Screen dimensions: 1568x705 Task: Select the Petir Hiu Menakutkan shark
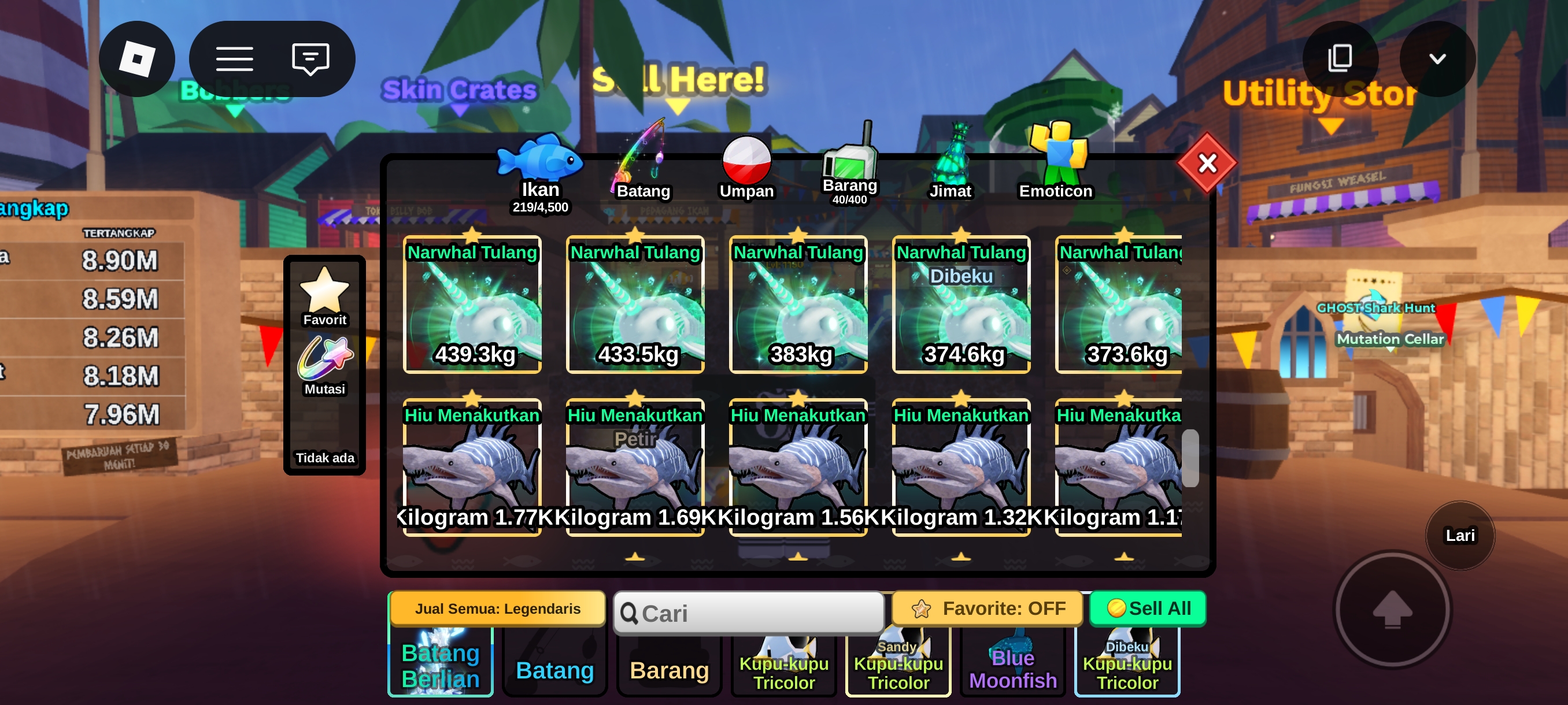[635, 467]
